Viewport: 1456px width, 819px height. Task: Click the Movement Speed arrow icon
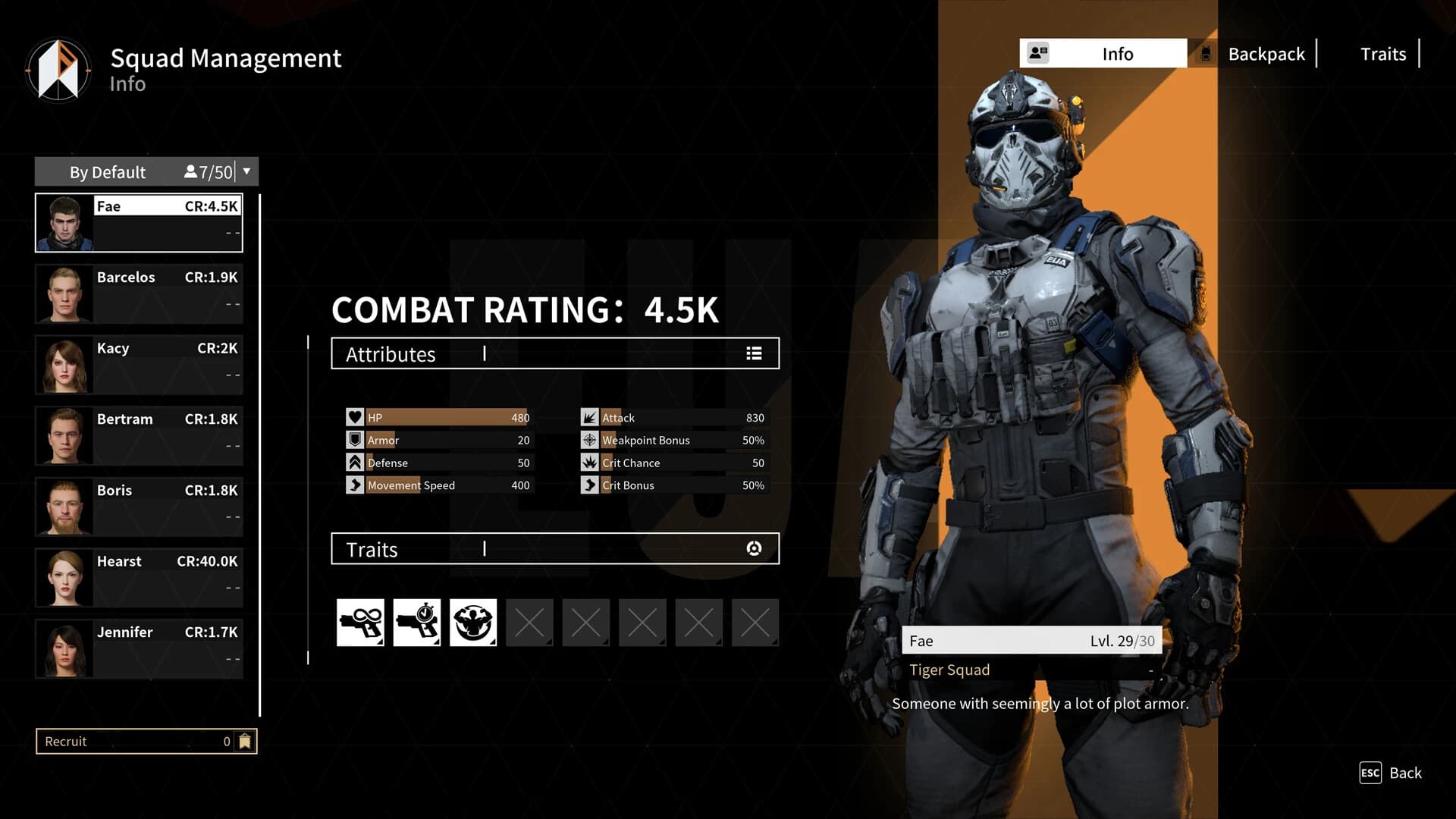pyautogui.click(x=354, y=485)
